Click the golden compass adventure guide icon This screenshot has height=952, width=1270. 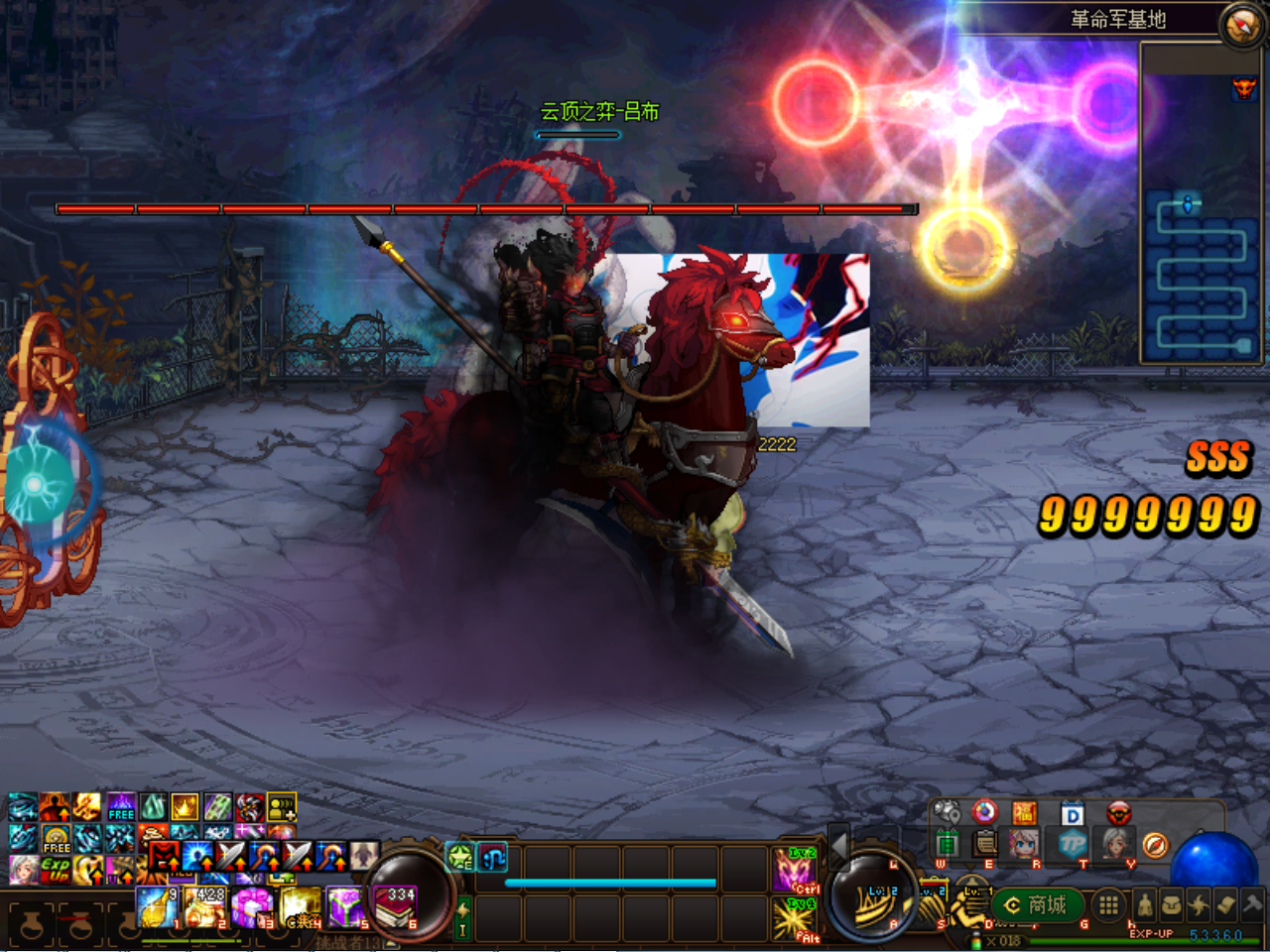[x=1155, y=846]
